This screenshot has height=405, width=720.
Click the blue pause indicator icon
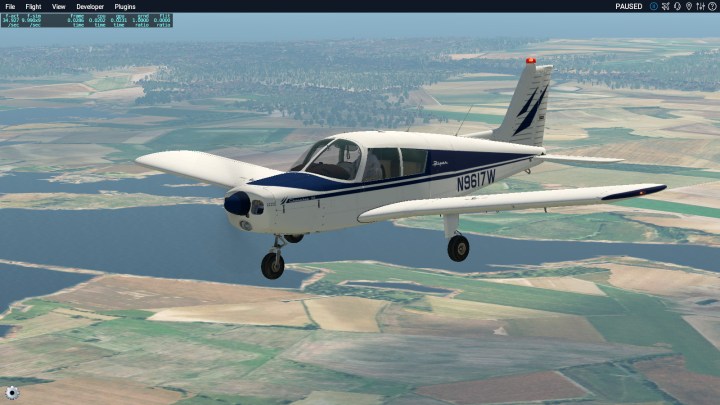[x=654, y=6]
